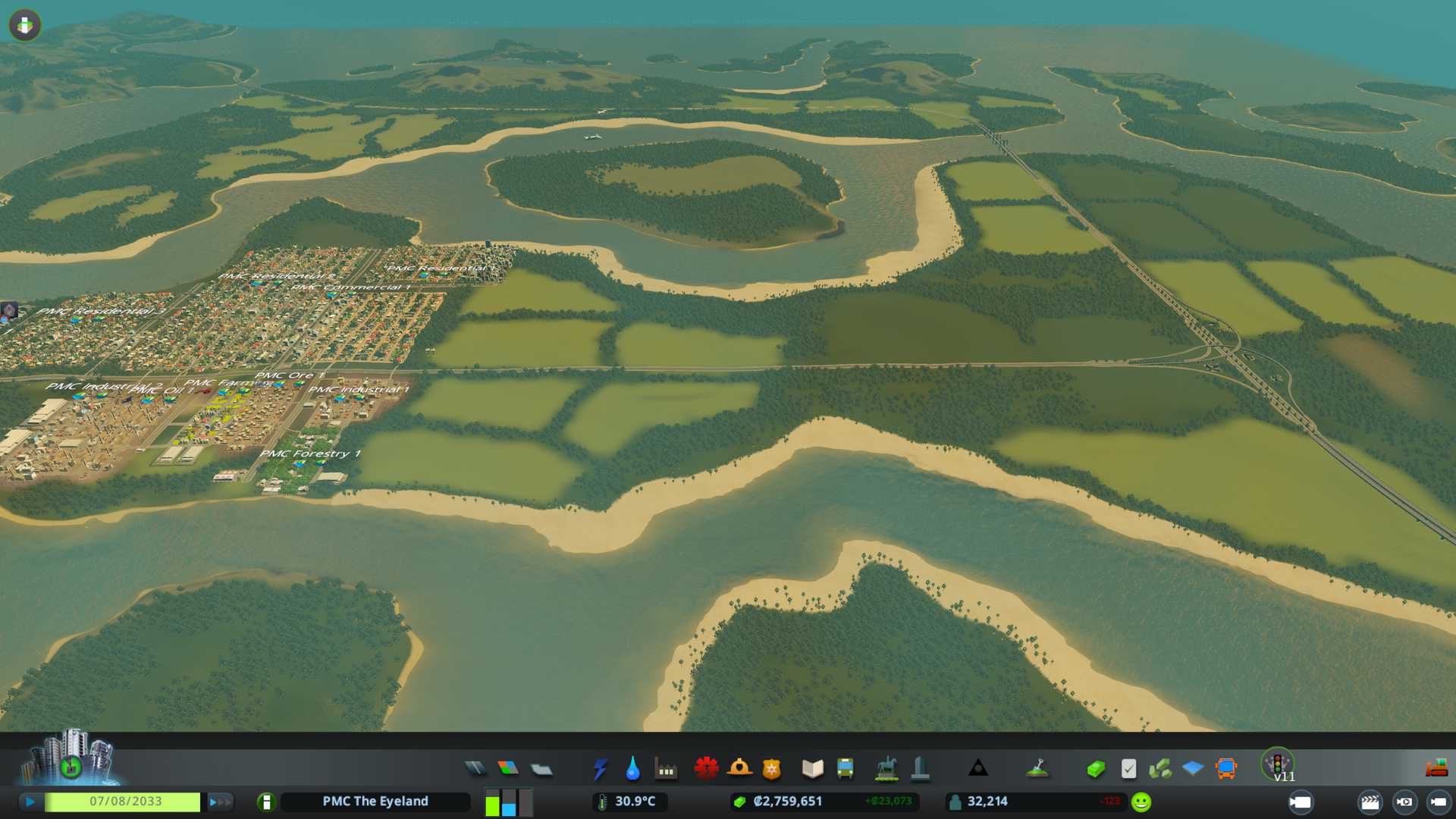The width and height of the screenshot is (1456, 819).
Task: Open the Education book menu
Action: tap(812, 769)
